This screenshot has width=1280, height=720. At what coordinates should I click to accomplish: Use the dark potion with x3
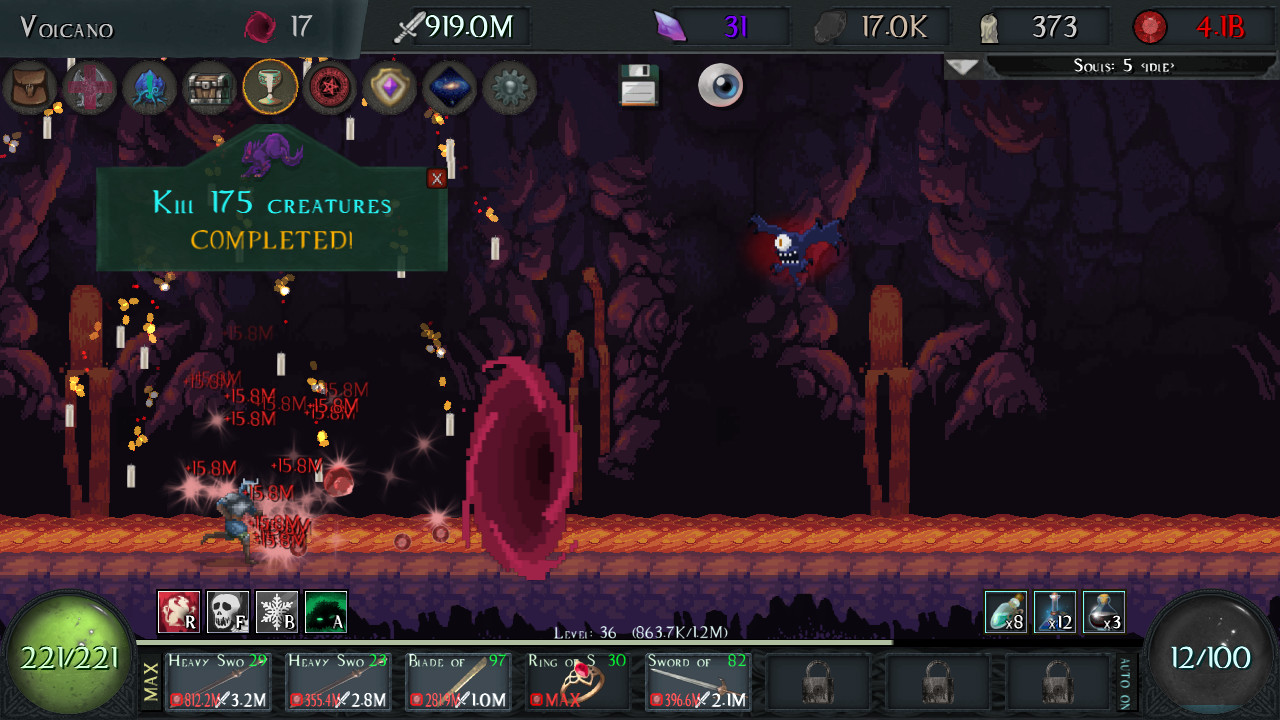coord(1104,612)
